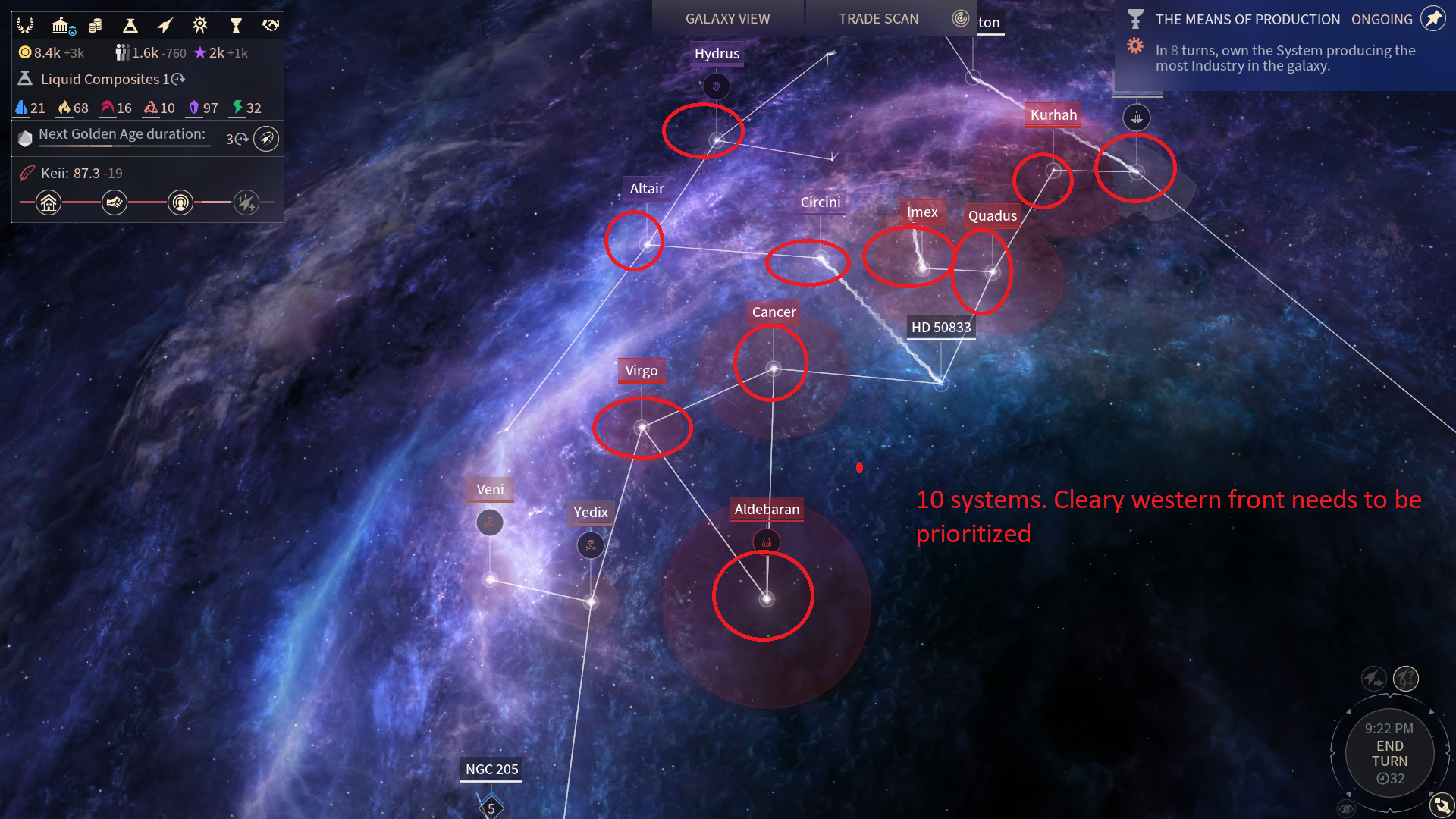Select the Keii house milestone icon
Viewport: 1456px width, 819px height.
point(49,202)
